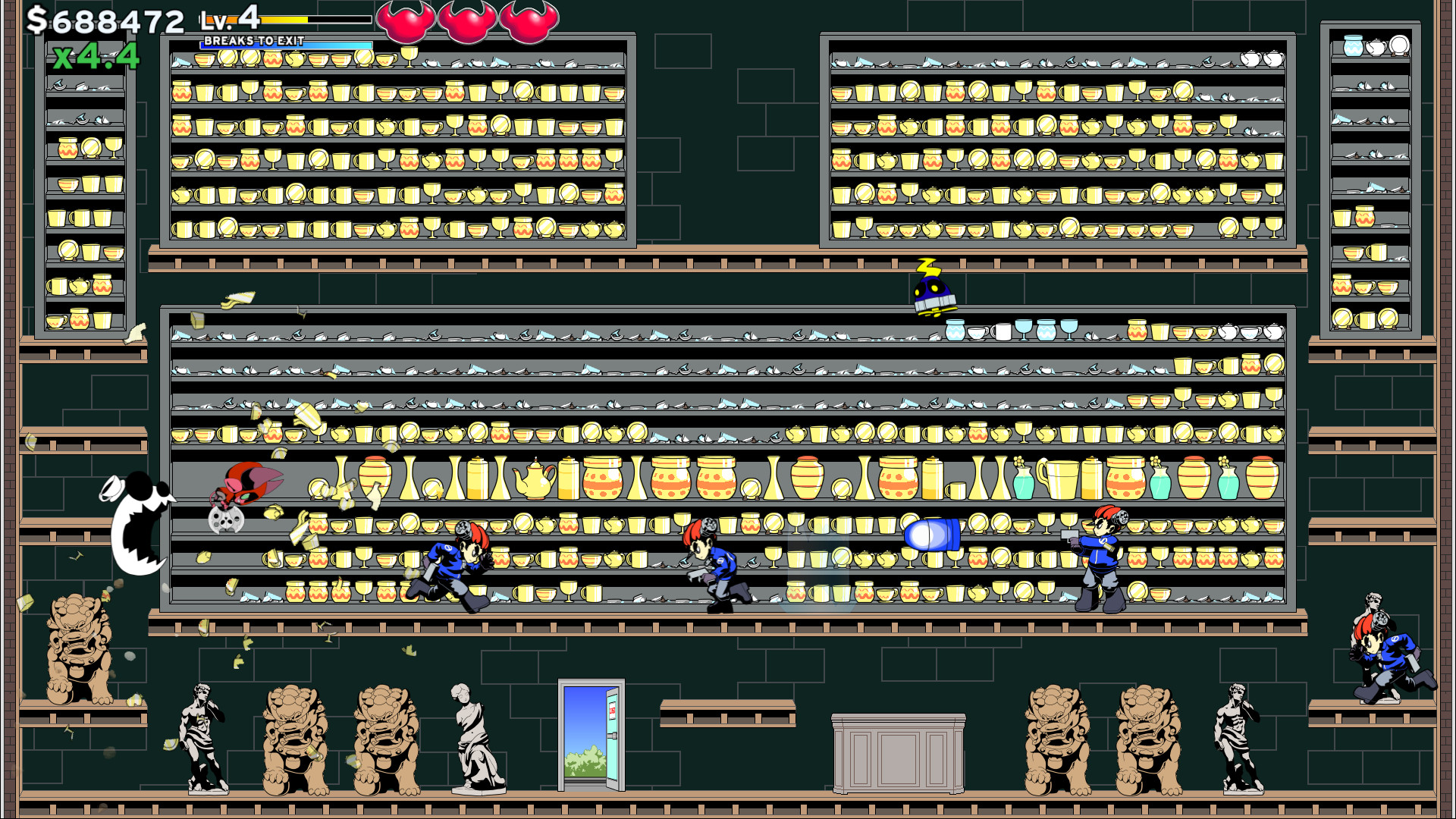Select the flying drone with the lightning bolt

pyautogui.click(x=931, y=292)
